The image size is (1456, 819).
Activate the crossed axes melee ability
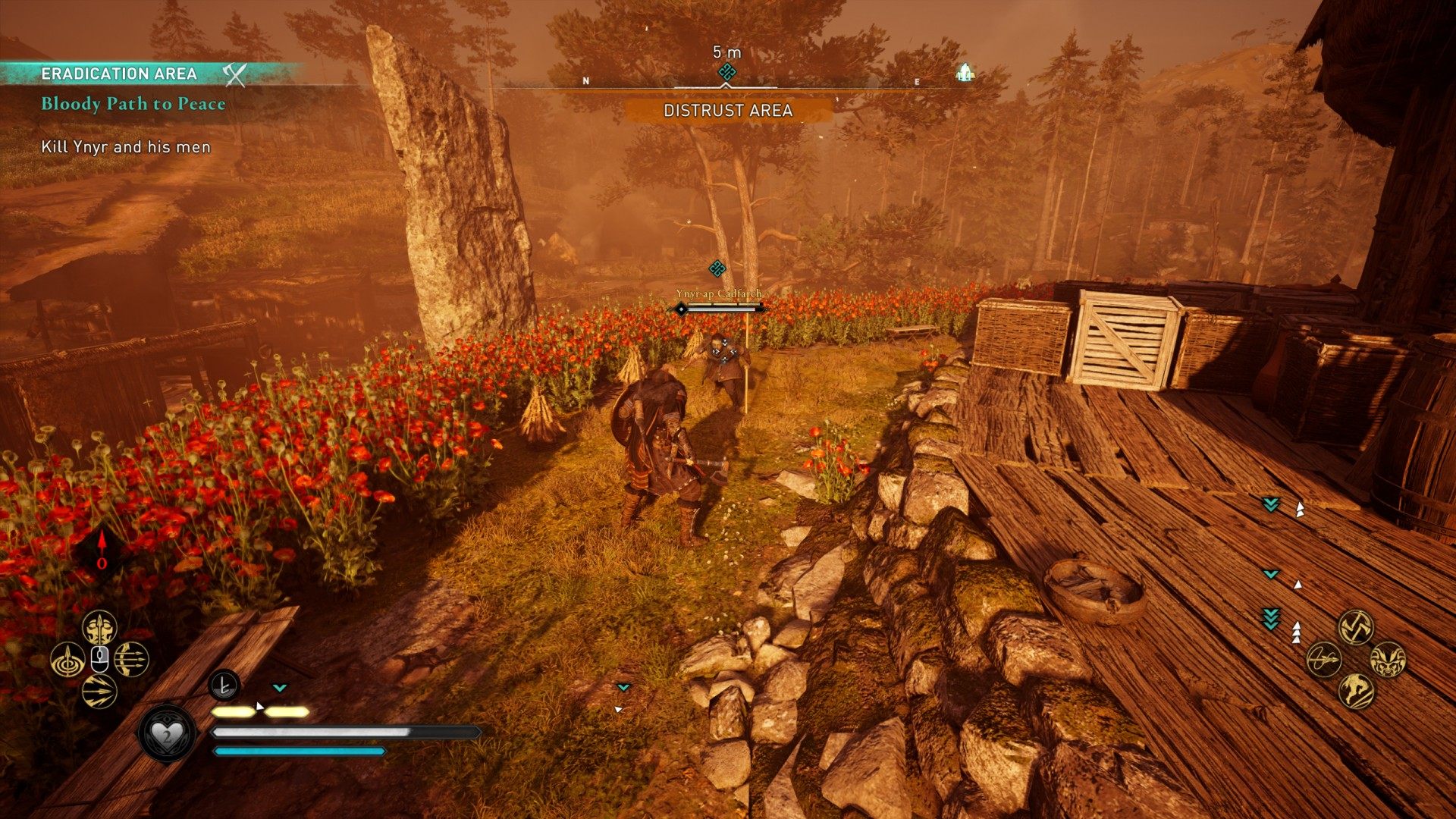click(x=1356, y=627)
